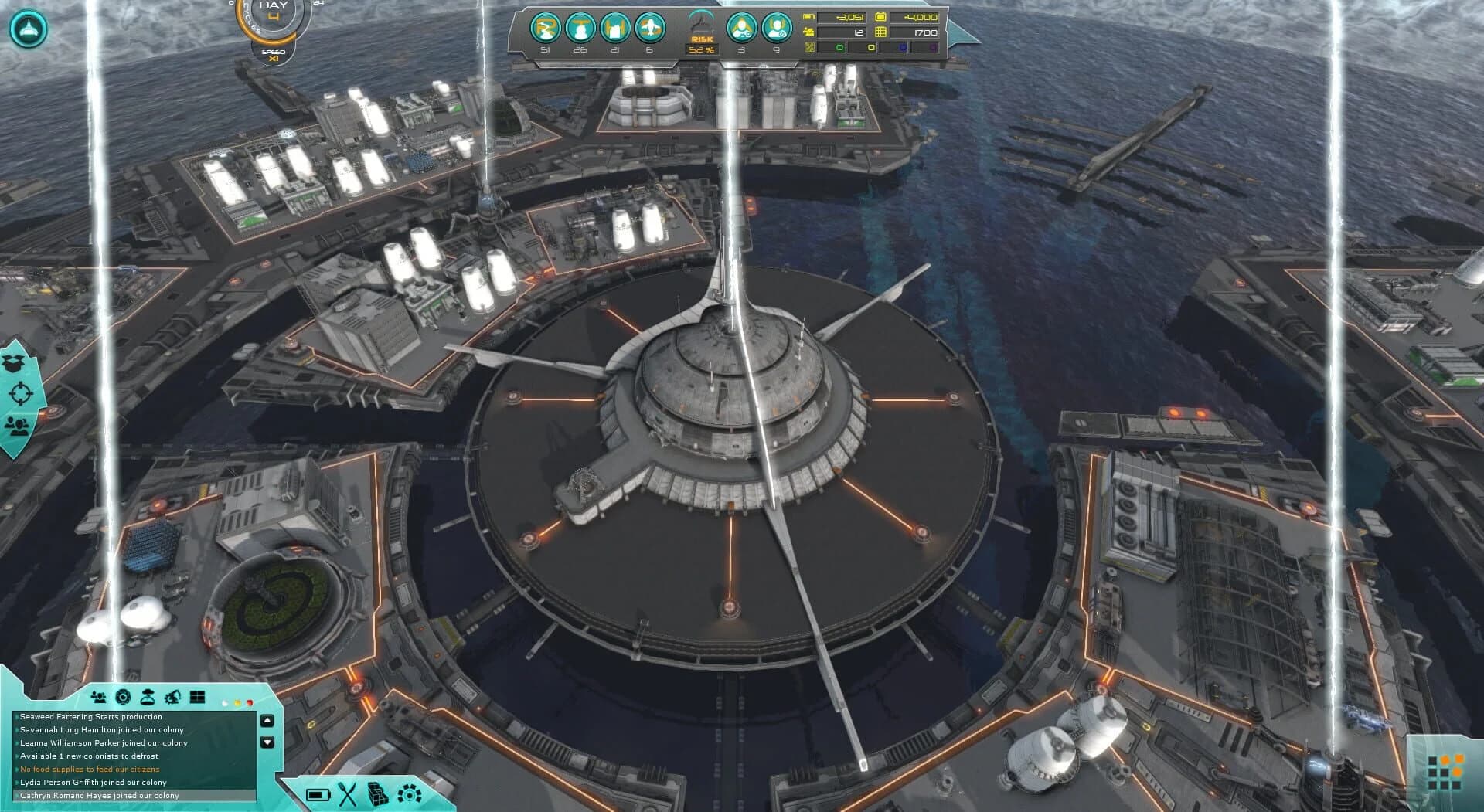Open the machinery build category
The image size is (1484, 812).
[407, 795]
